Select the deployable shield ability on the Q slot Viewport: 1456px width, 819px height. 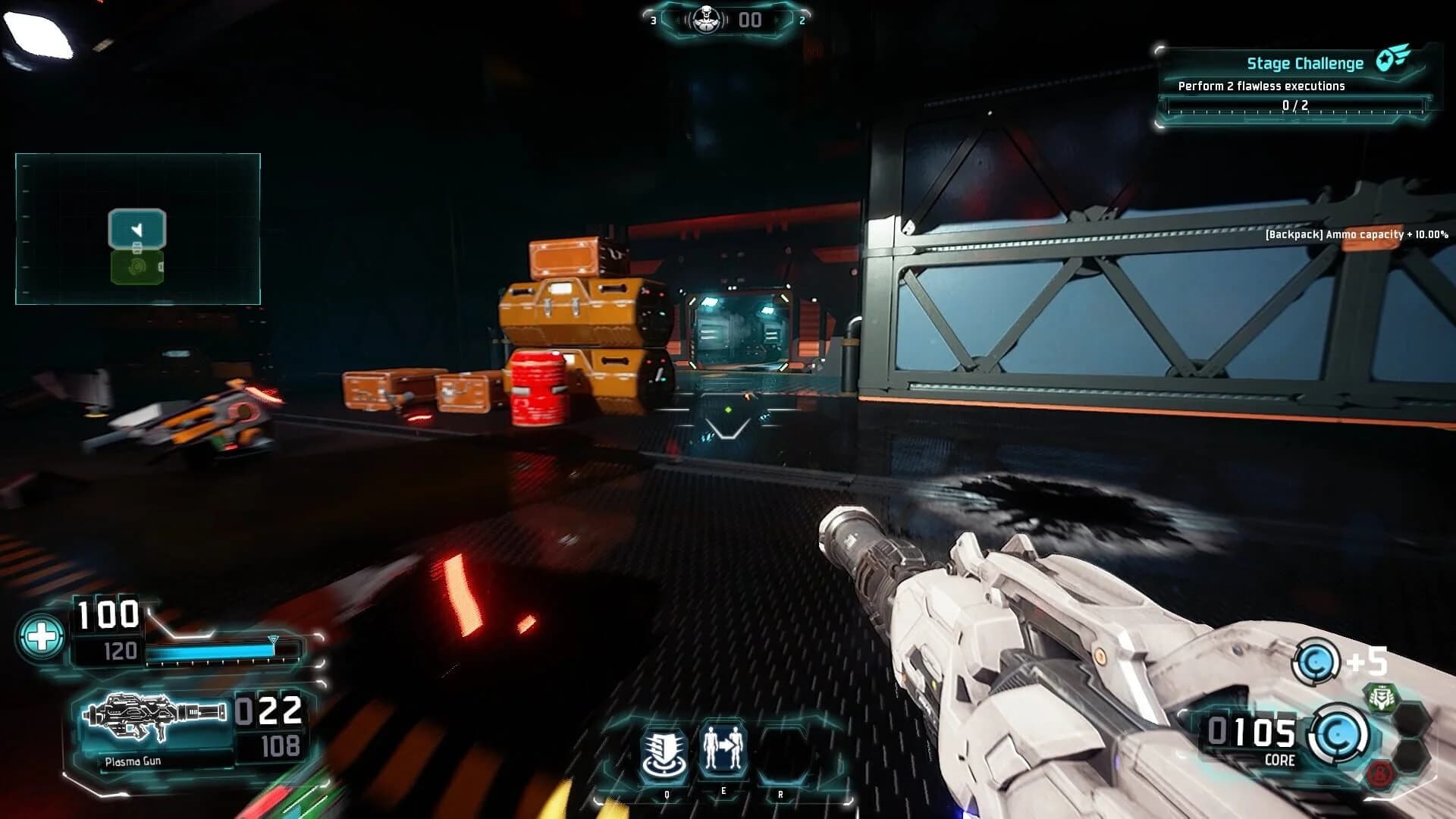coord(666,751)
